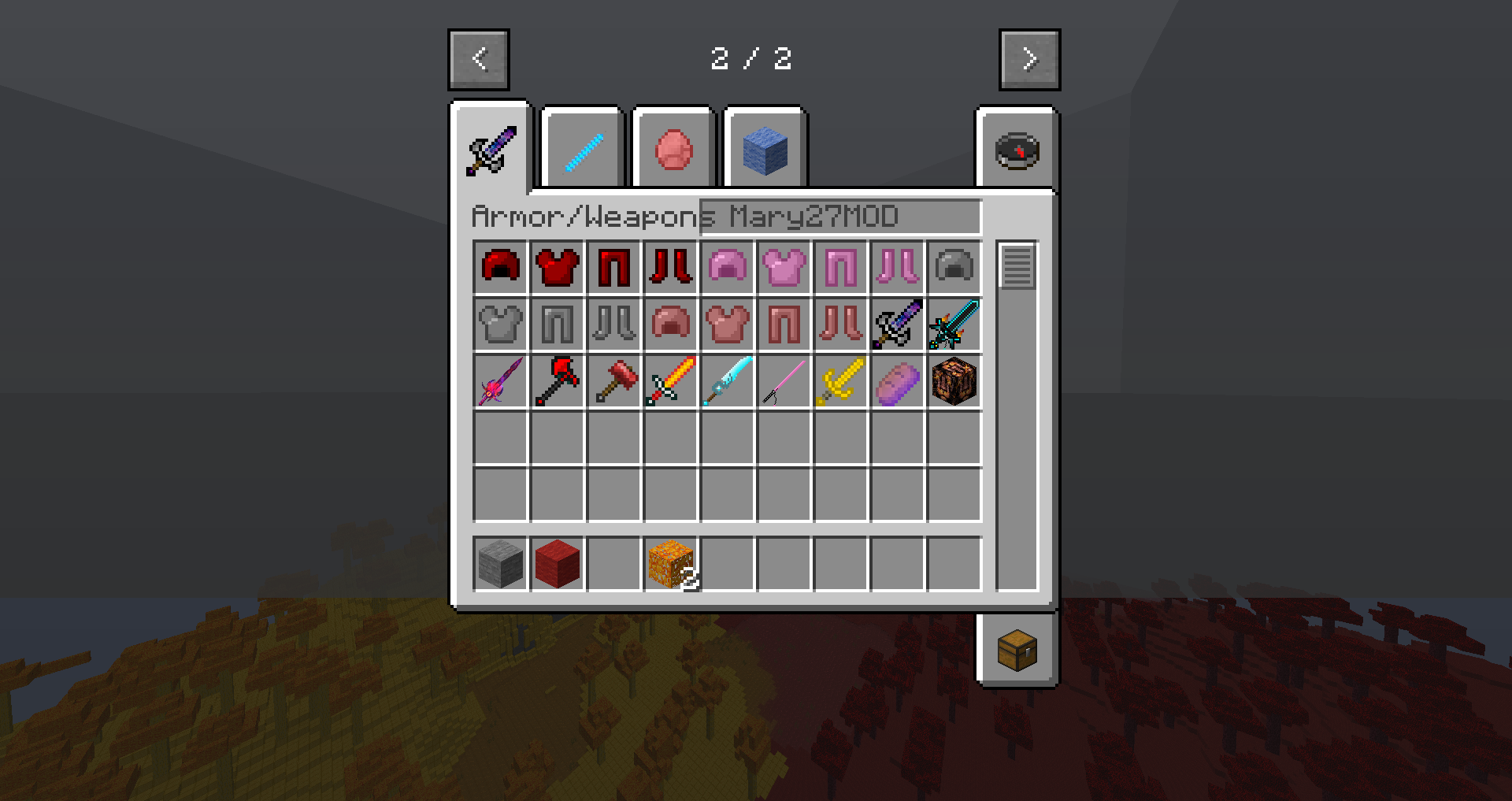Pick up the pink lightsaber item
This screenshot has width=1512, height=801.
784,380
